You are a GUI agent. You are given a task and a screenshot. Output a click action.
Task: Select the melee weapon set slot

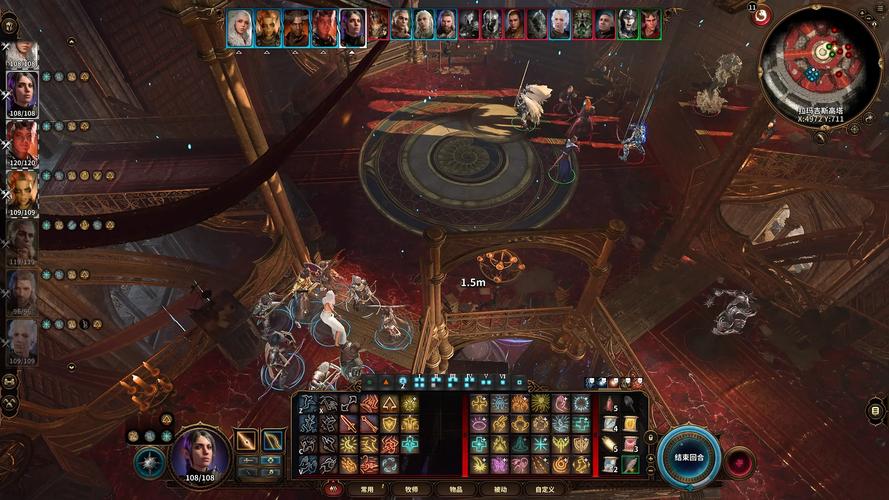pyautogui.click(x=246, y=440)
